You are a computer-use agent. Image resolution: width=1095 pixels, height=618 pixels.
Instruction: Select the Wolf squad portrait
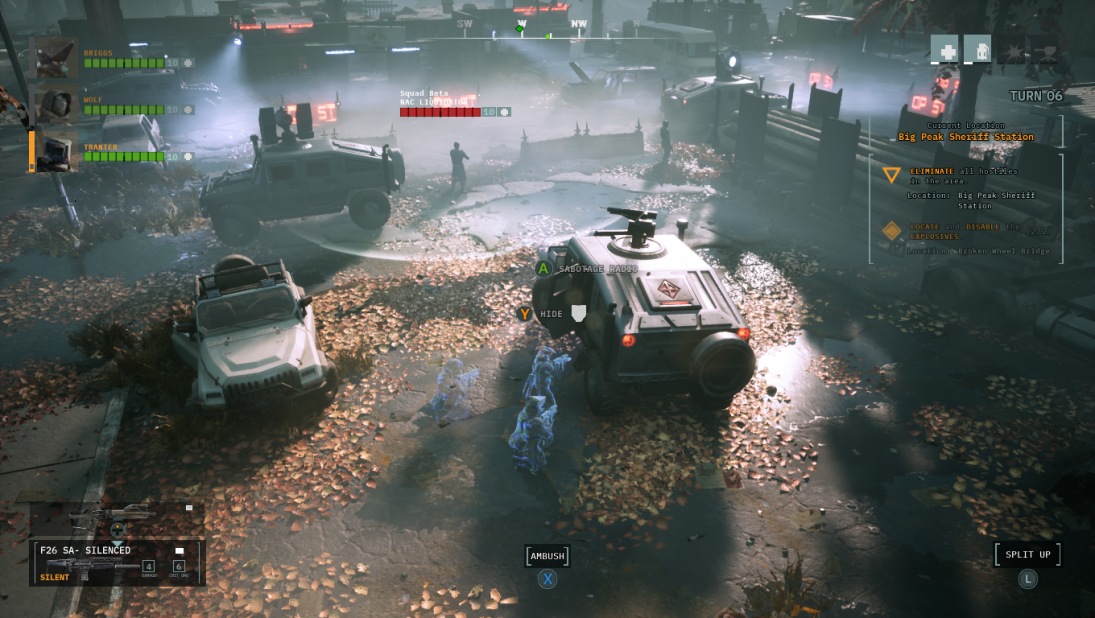point(56,104)
